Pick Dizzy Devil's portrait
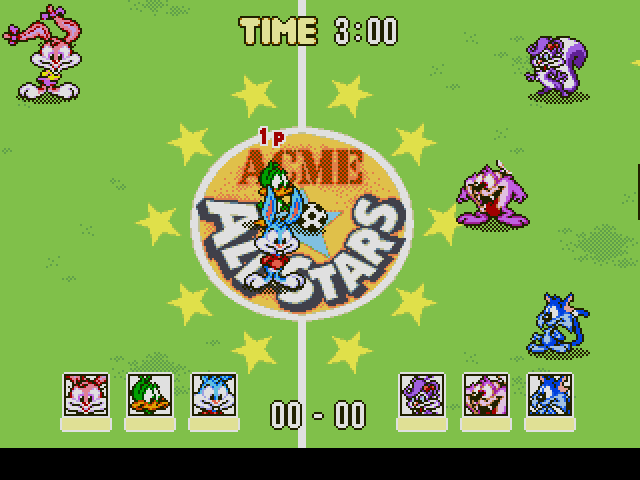Image resolution: width=640 pixels, height=480 pixels. tap(486, 394)
